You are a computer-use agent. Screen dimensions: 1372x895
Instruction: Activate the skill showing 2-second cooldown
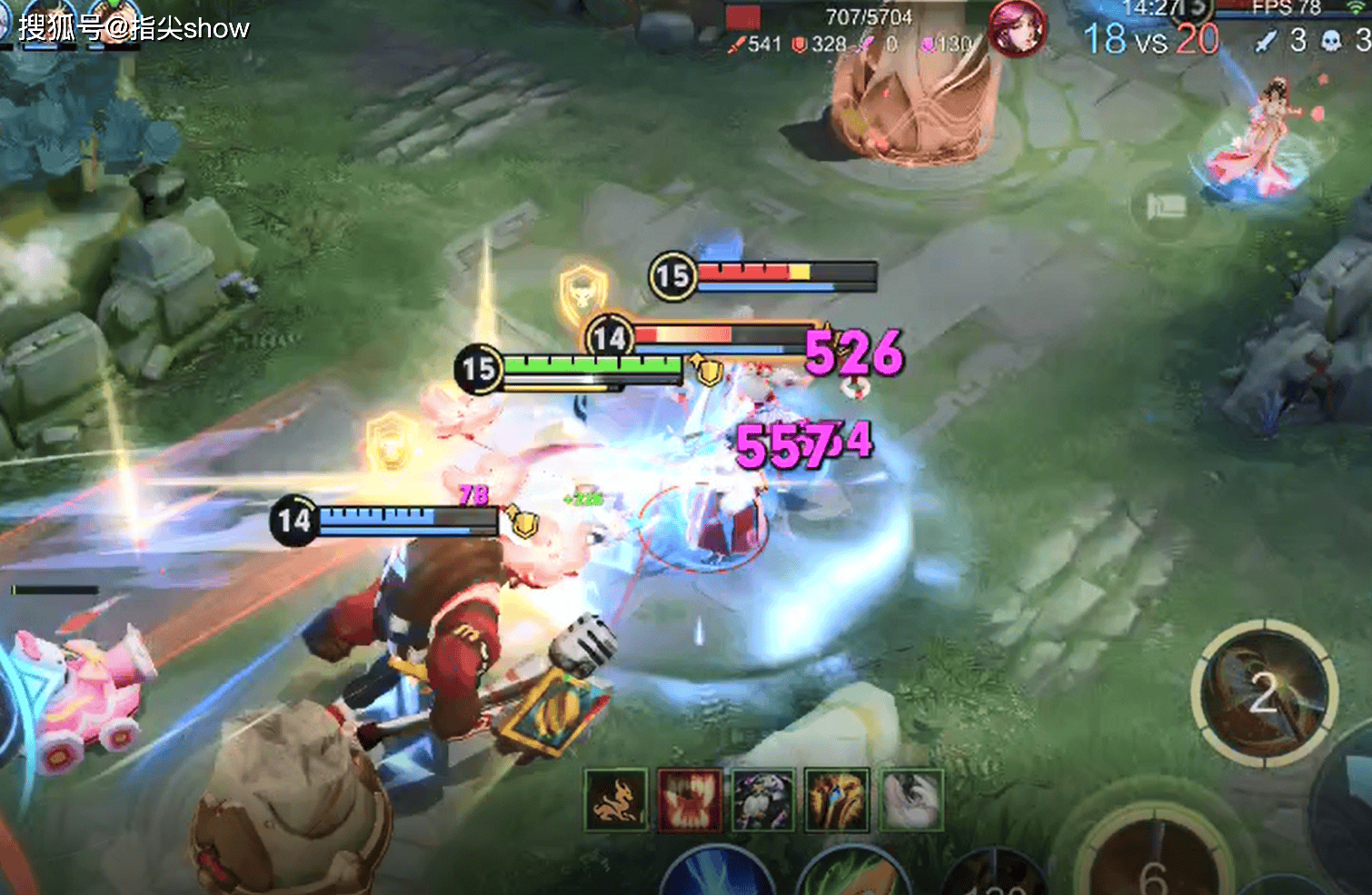pos(1264,693)
